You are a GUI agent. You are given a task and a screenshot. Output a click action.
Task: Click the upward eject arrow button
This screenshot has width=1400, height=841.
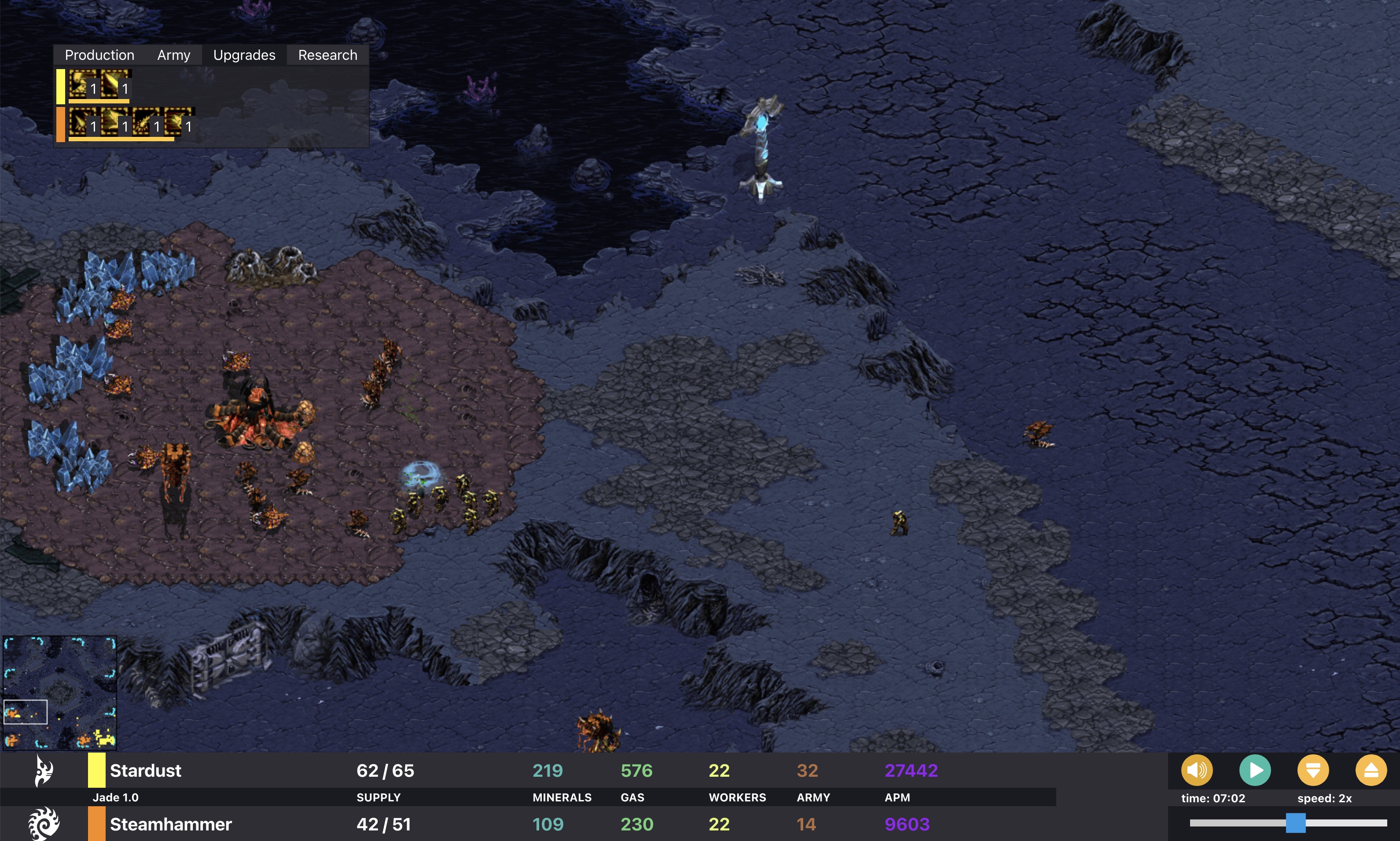click(1371, 770)
